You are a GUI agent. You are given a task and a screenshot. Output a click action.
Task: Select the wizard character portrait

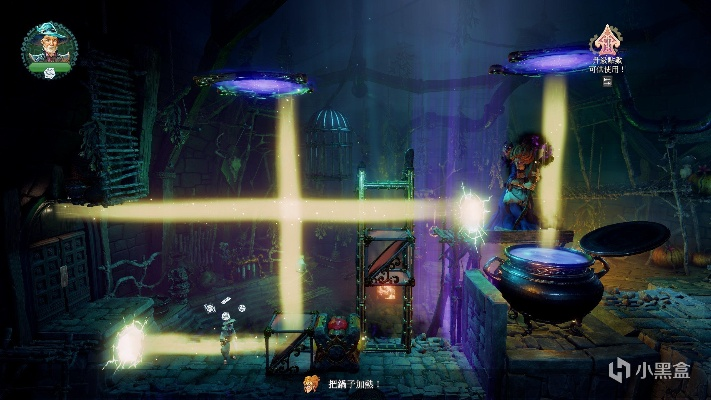click(x=48, y=45)
